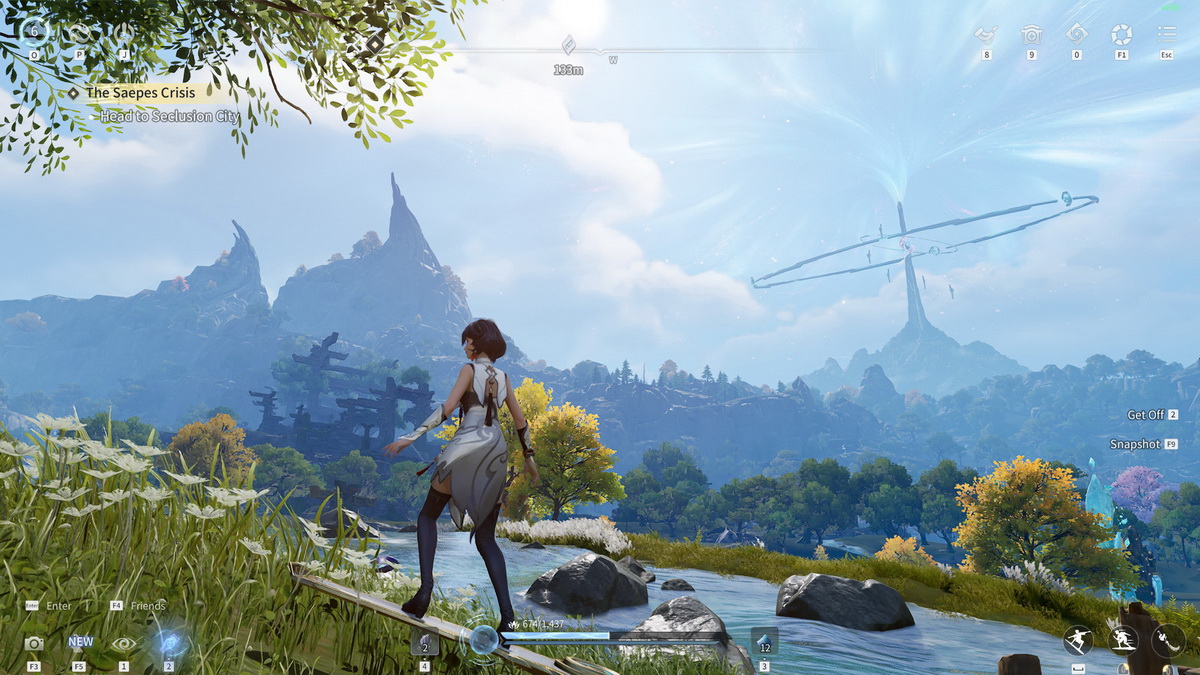Viewport: 1200px width, 675px height.
Task: Click the glowing orb beside health bar
Action: click(484, 640)
